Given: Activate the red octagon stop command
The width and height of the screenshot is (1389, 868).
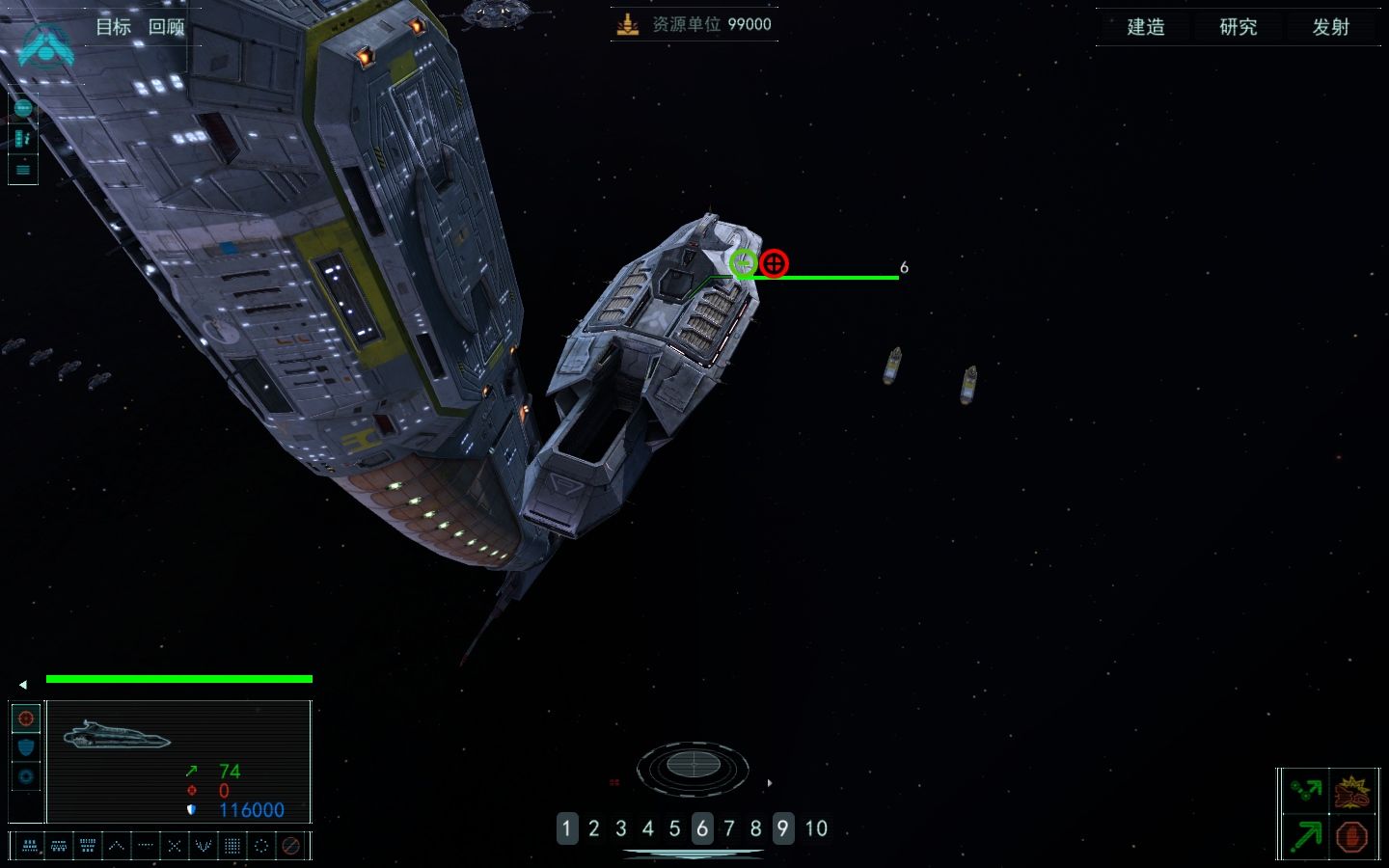Looking at the screenshot, I should click(1352, 836).
